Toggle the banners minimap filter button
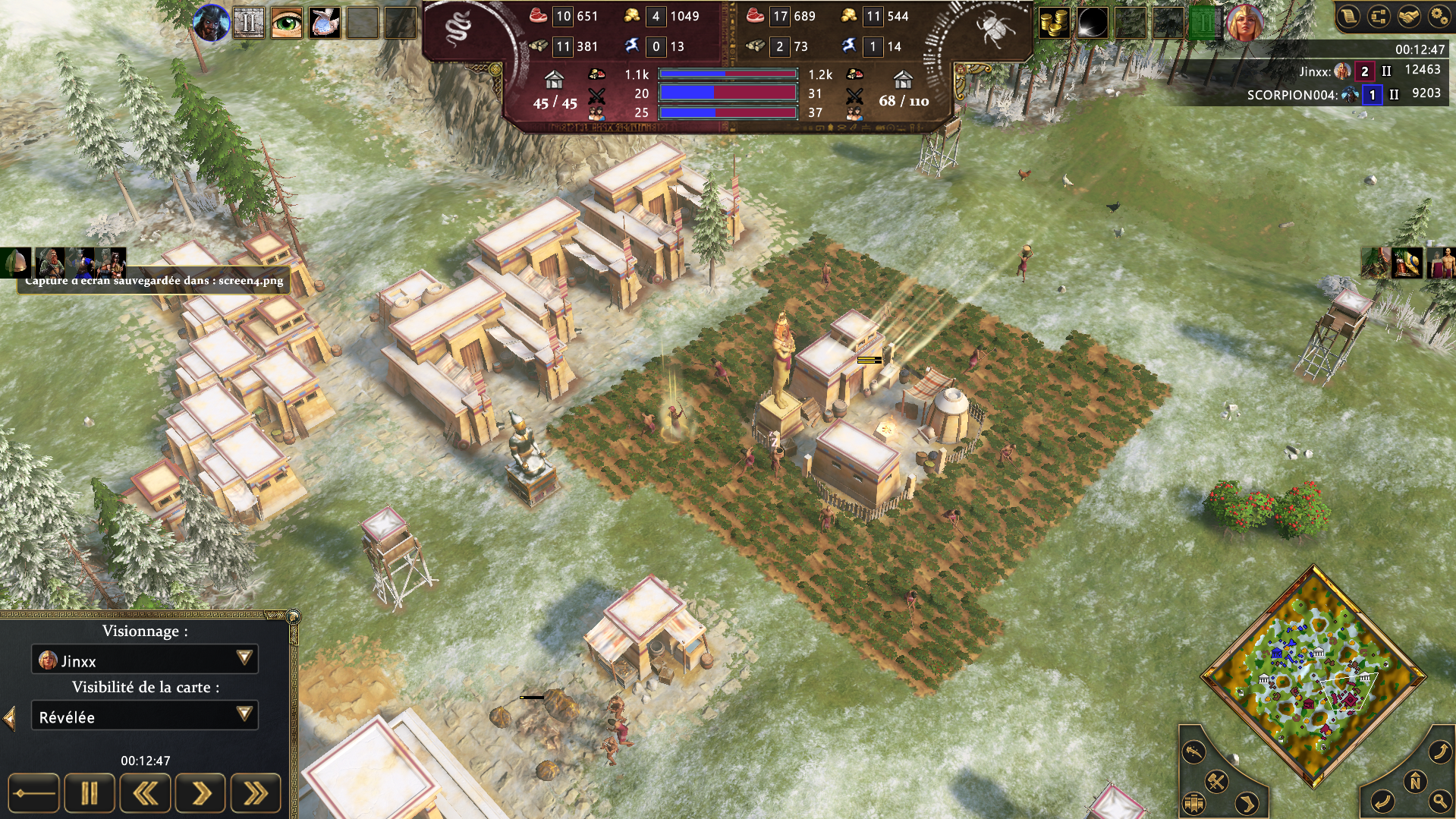 tap(1194, 802)
